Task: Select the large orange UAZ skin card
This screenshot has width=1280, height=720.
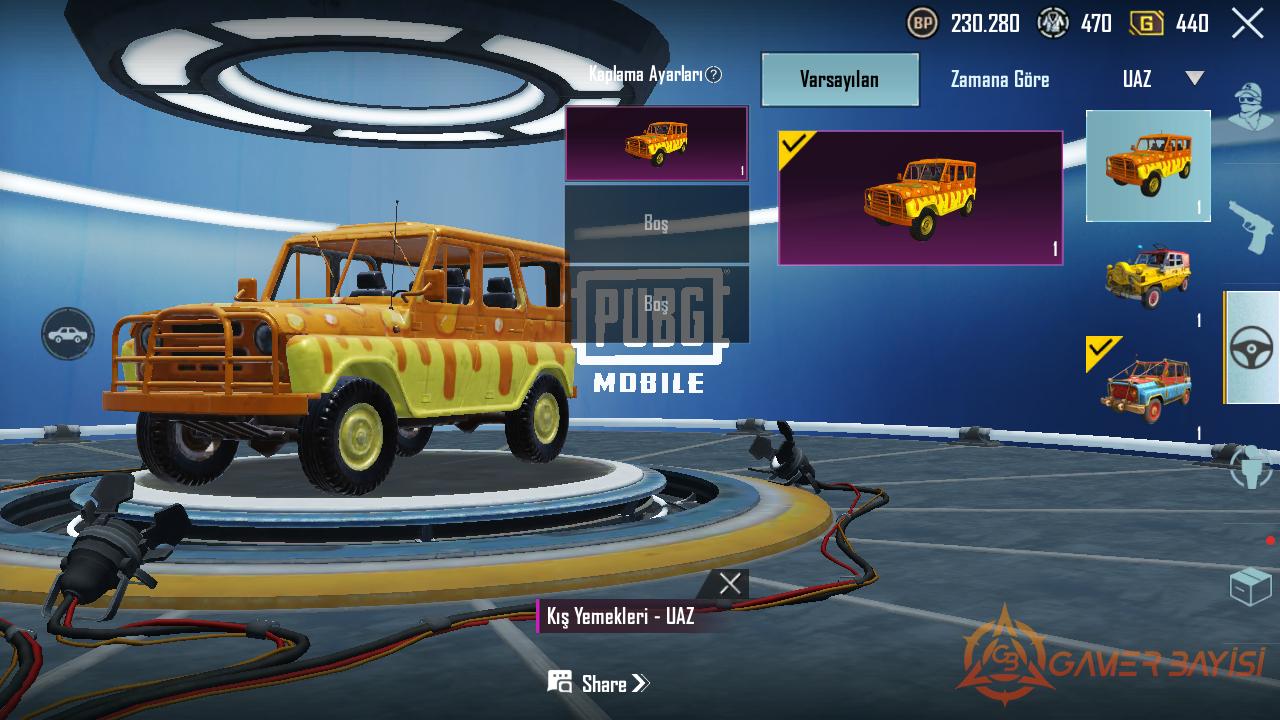Action: (x=920, y=198)
